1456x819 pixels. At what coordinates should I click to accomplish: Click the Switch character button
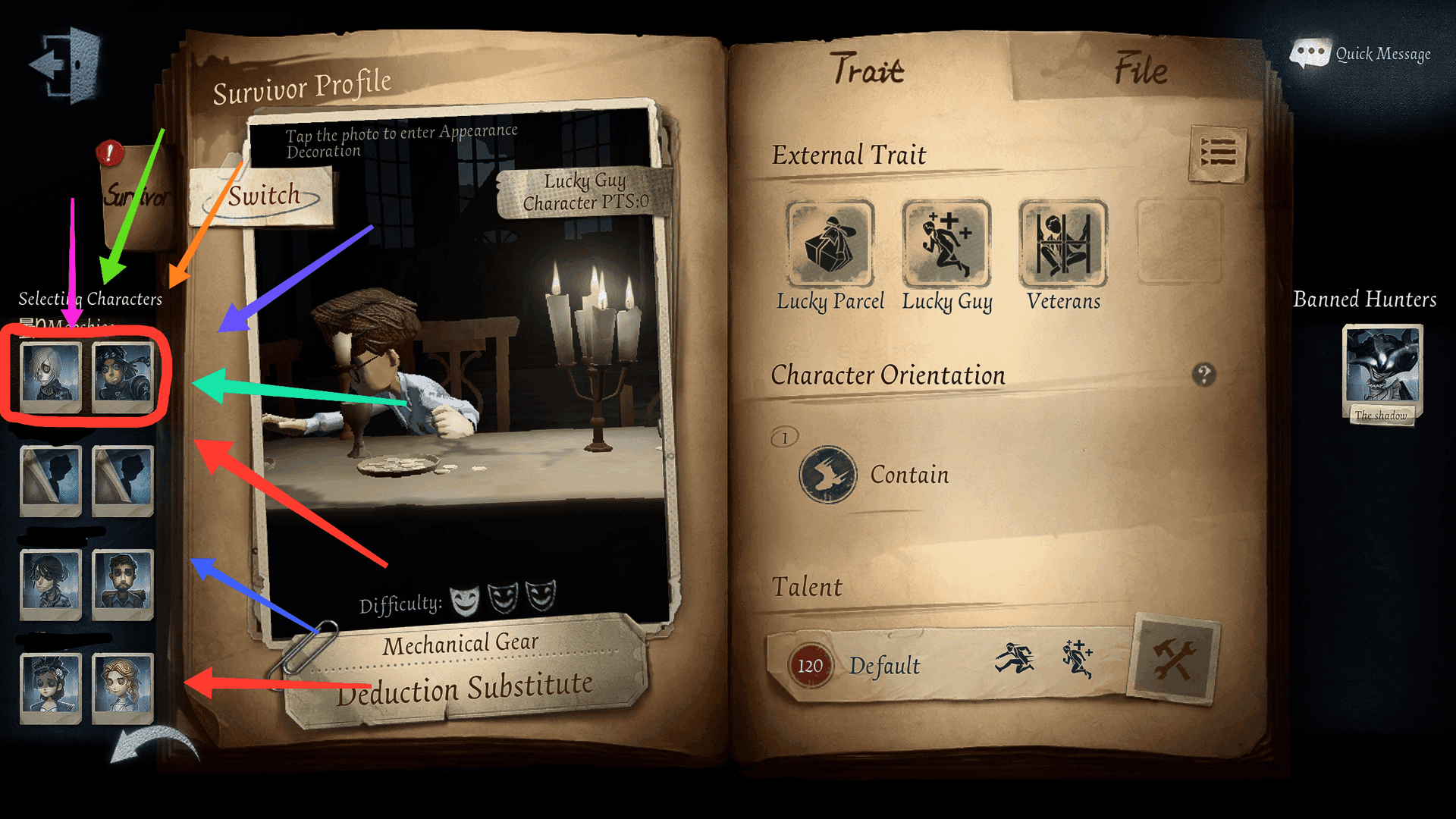pos(264,195)
